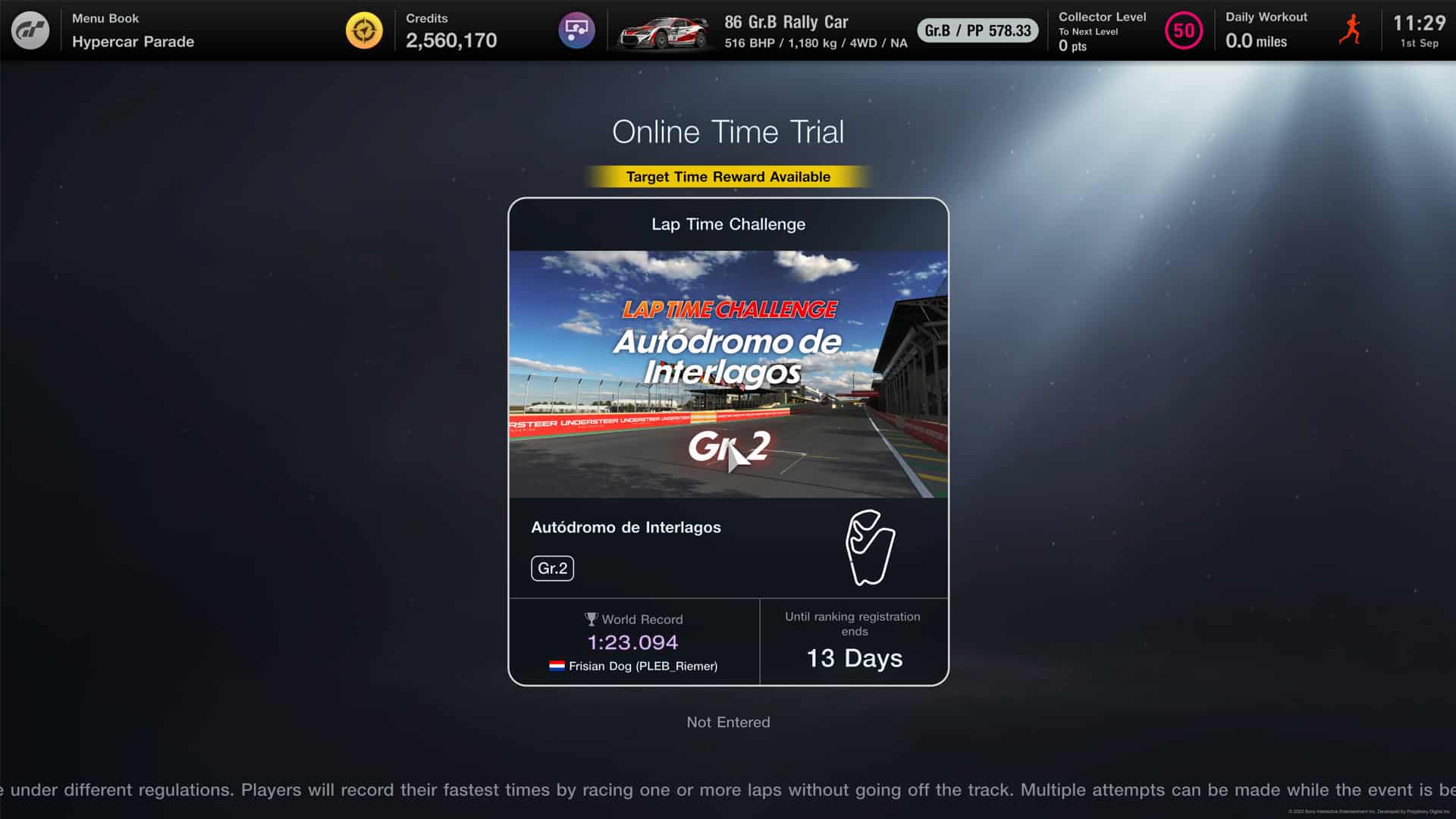Select the purple showcase icon near Credits
The height and width of the screenshot is (819, 1456).
pos(577,30)
